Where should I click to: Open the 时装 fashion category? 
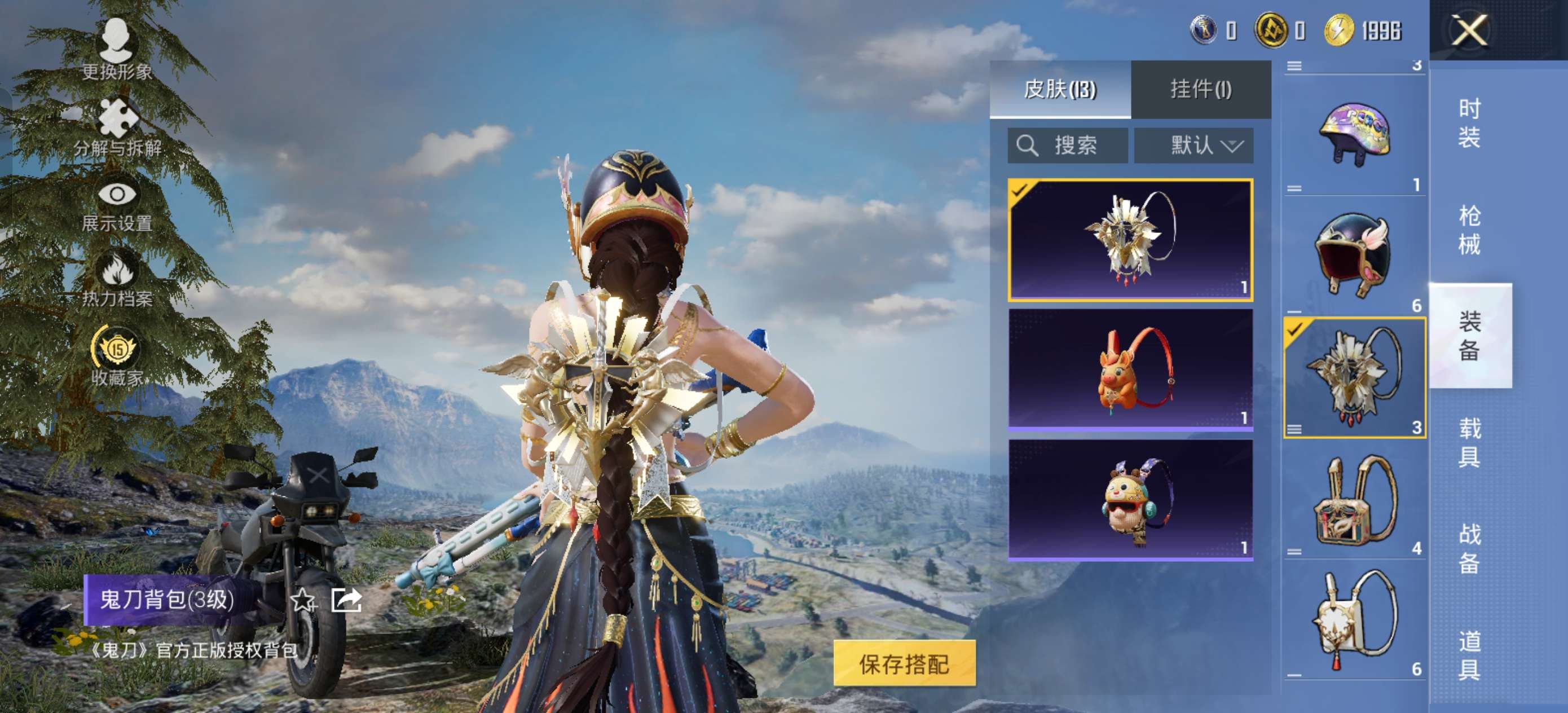[1469, 122]
